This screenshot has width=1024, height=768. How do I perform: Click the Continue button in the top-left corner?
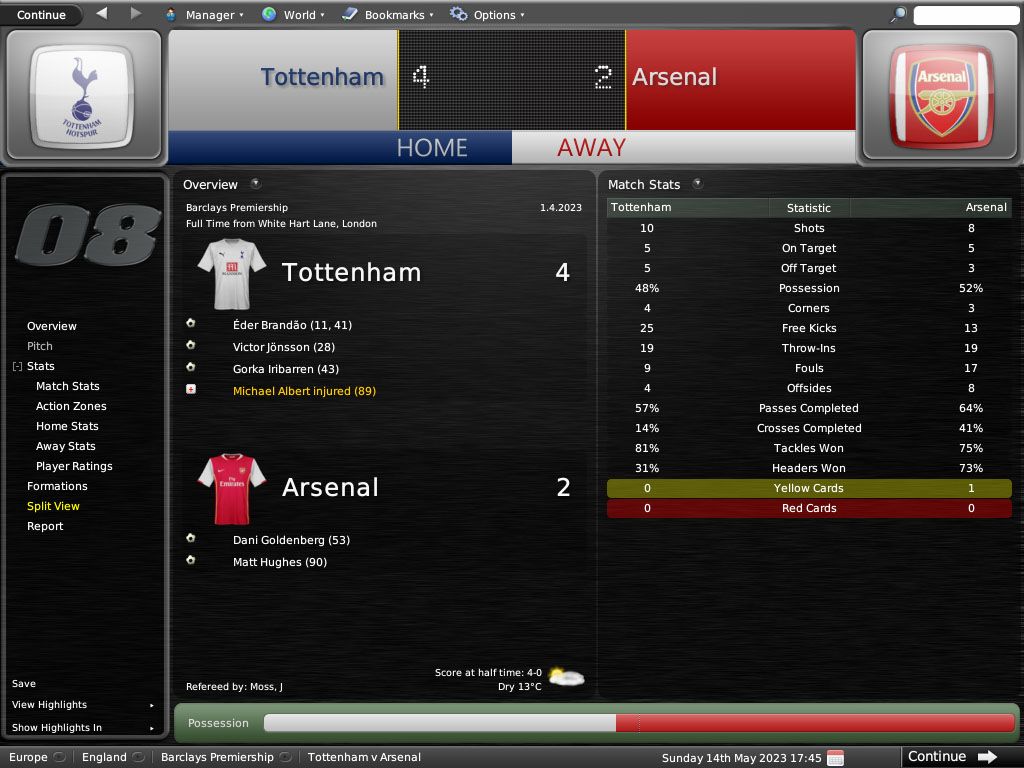coord(41,14)
